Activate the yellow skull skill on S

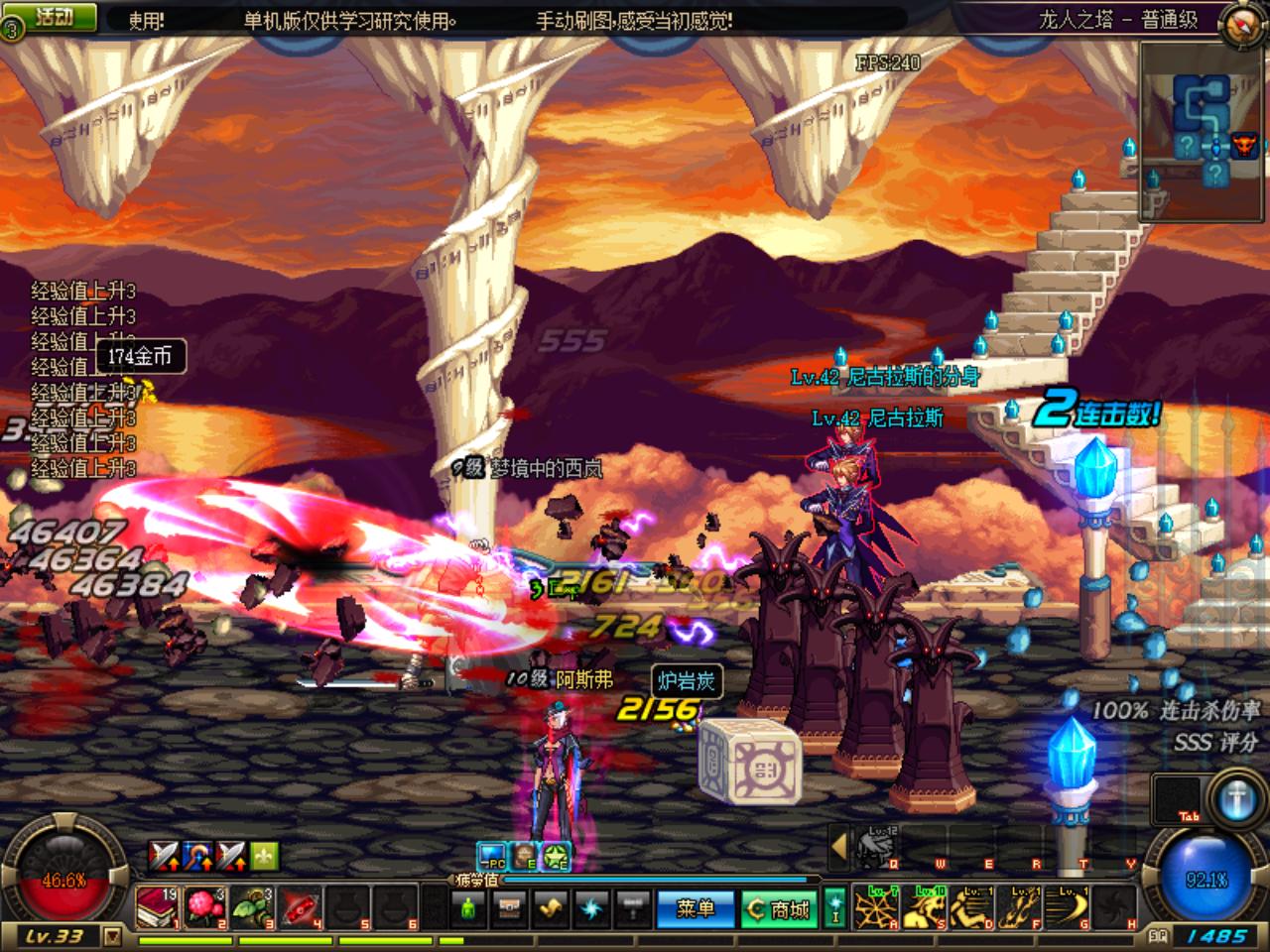925,906
